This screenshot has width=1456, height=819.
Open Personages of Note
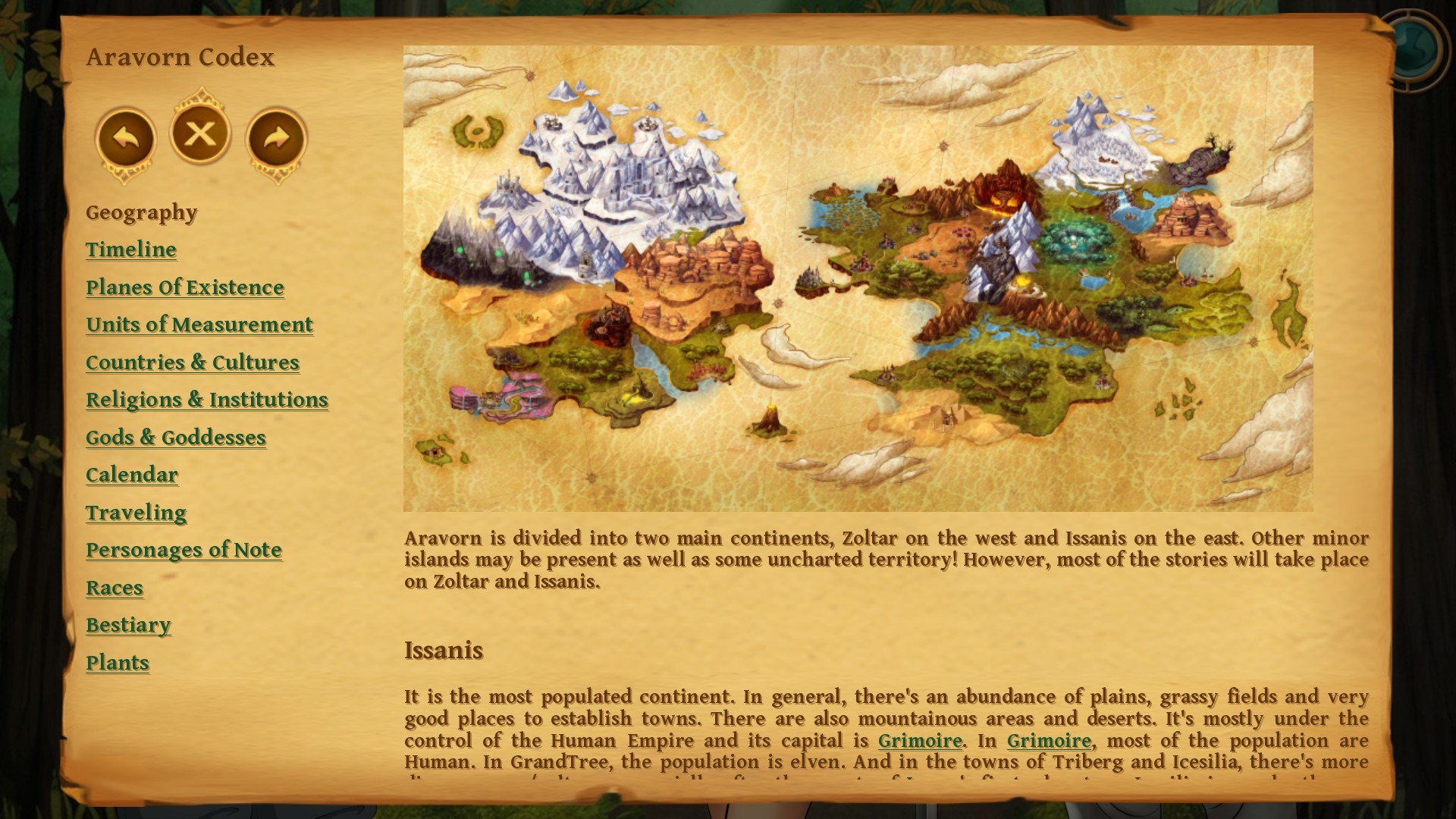(x=184, y=550)
